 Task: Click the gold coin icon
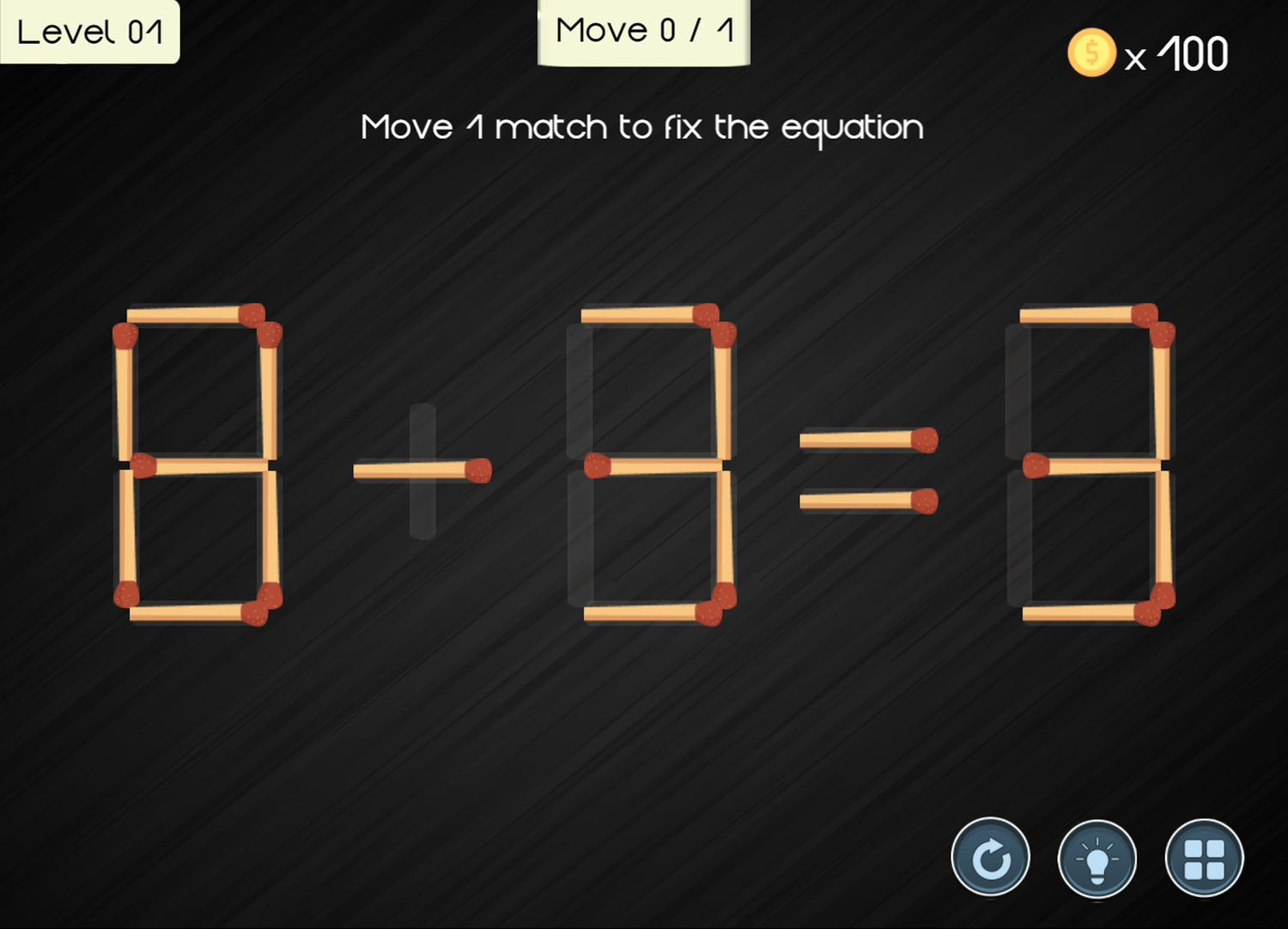click(1090, 52)
